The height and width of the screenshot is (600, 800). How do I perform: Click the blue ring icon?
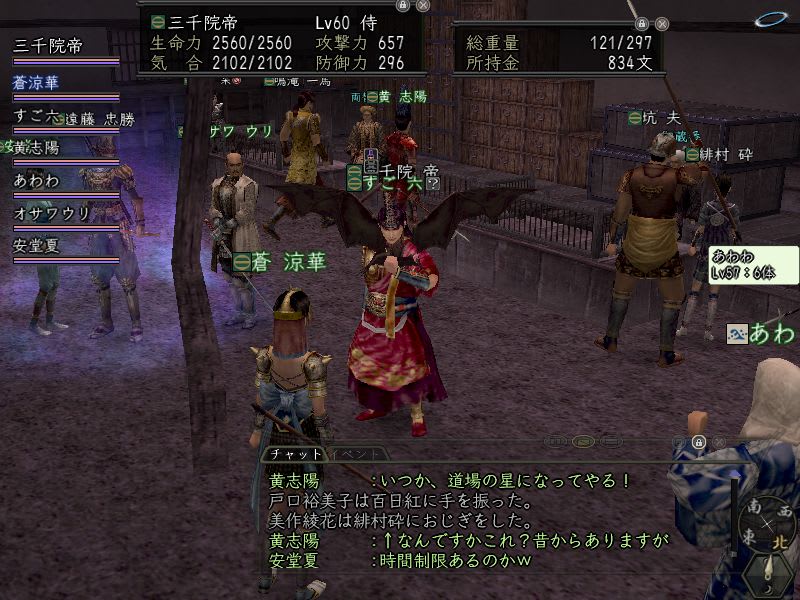tap(770, 19)
